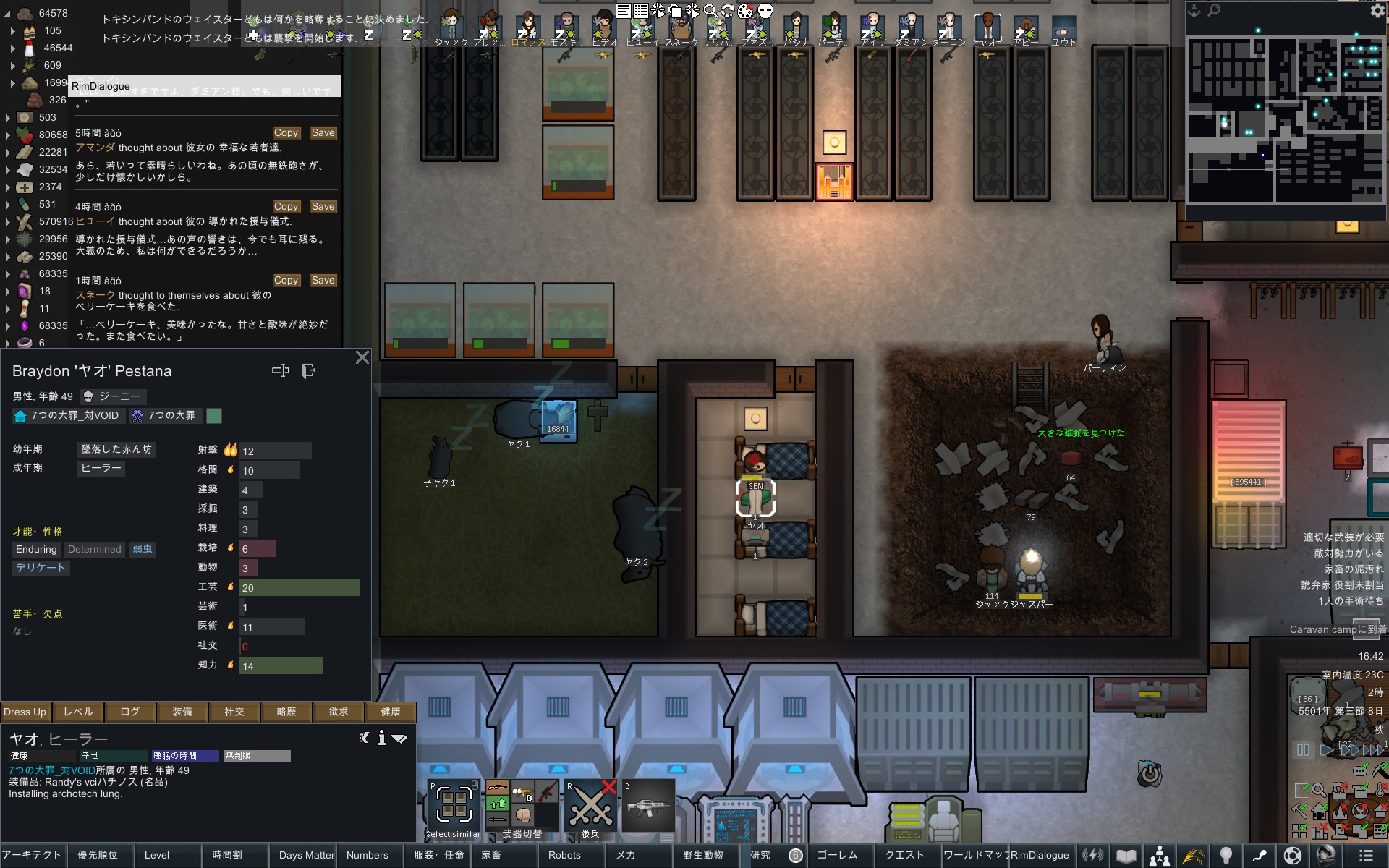Open the 研究 research menu
Viewport: 1389px width, 868px height.
760,855
